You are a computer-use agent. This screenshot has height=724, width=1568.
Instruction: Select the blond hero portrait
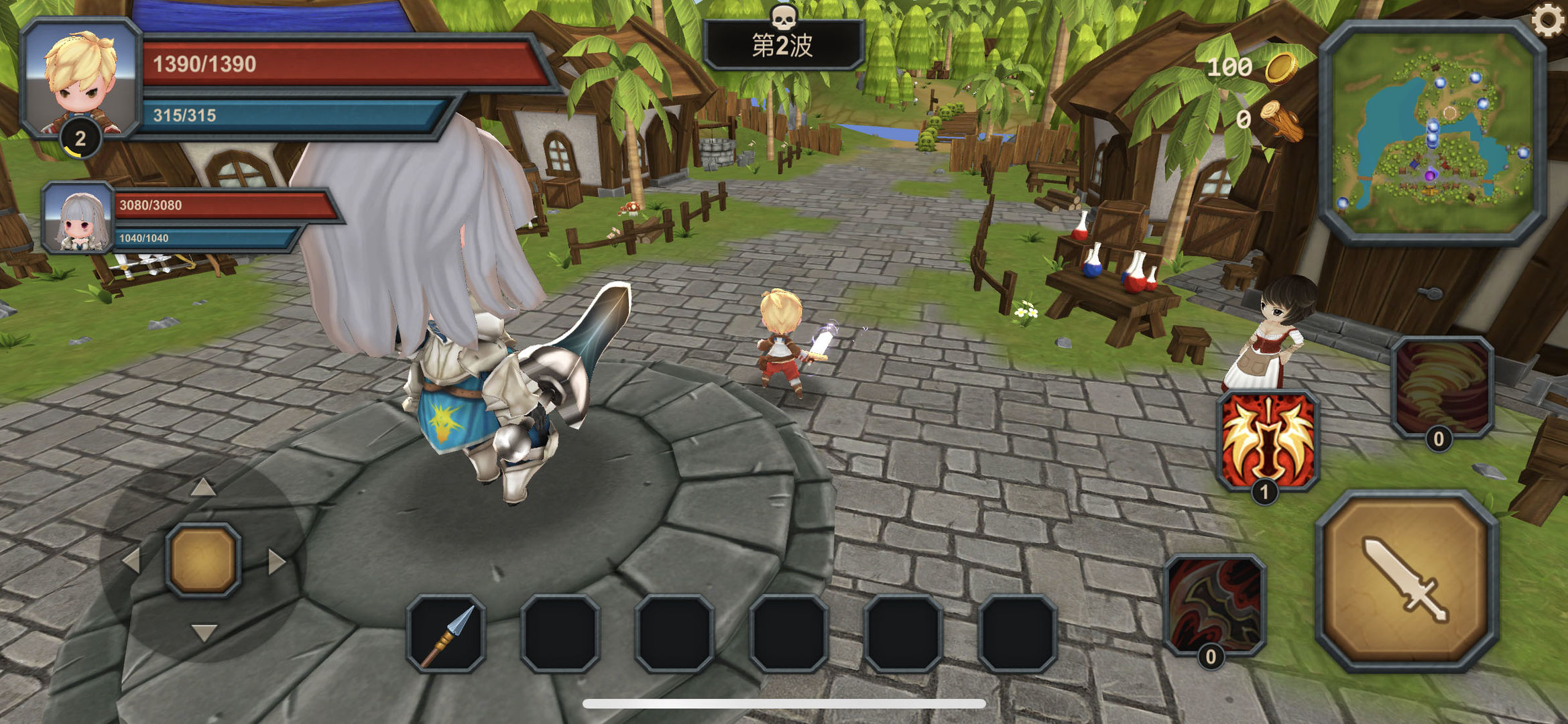pos(80,78)
